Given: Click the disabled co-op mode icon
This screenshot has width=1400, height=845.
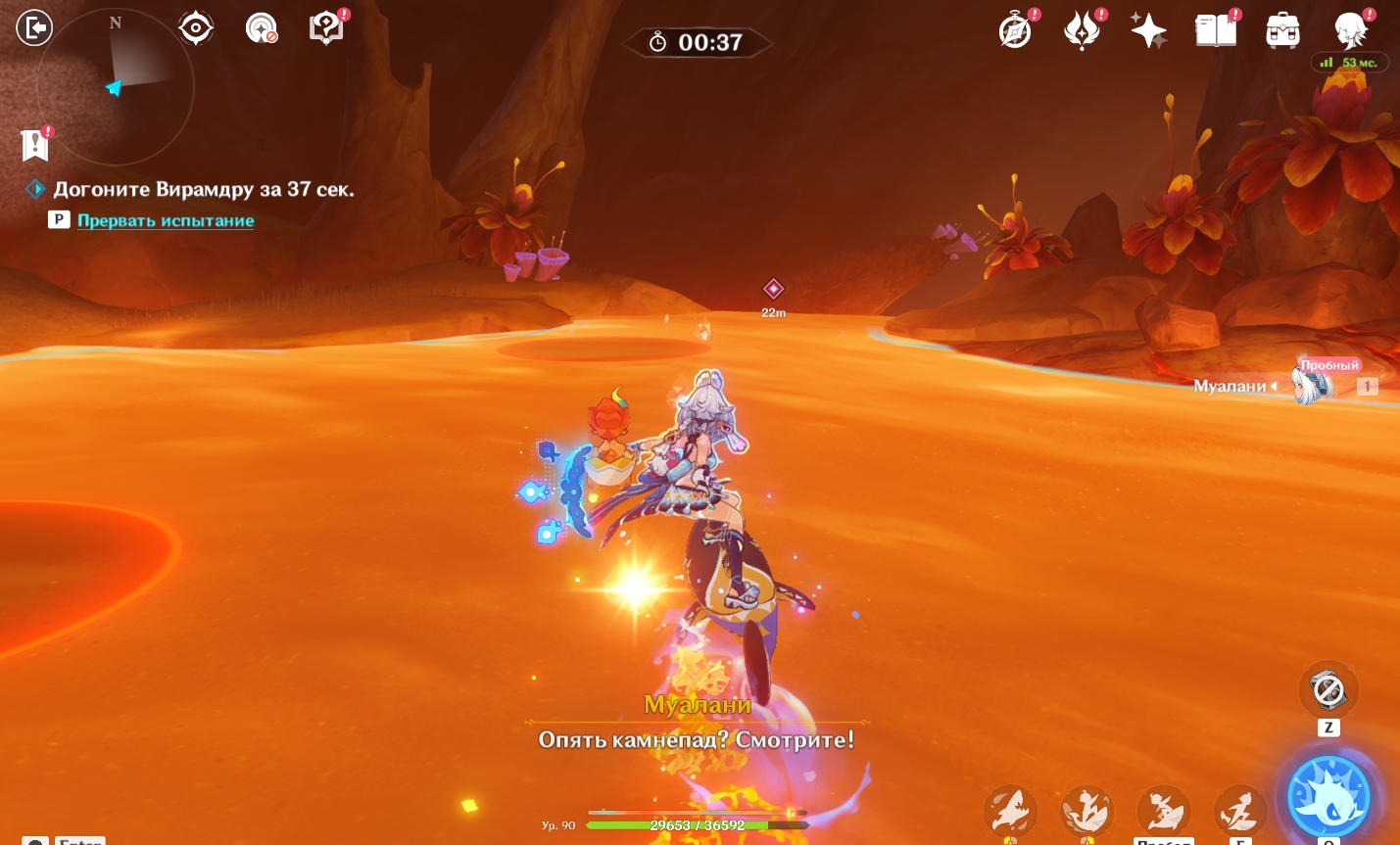Looking at the screenshot, I should click(x=262, y=28).
